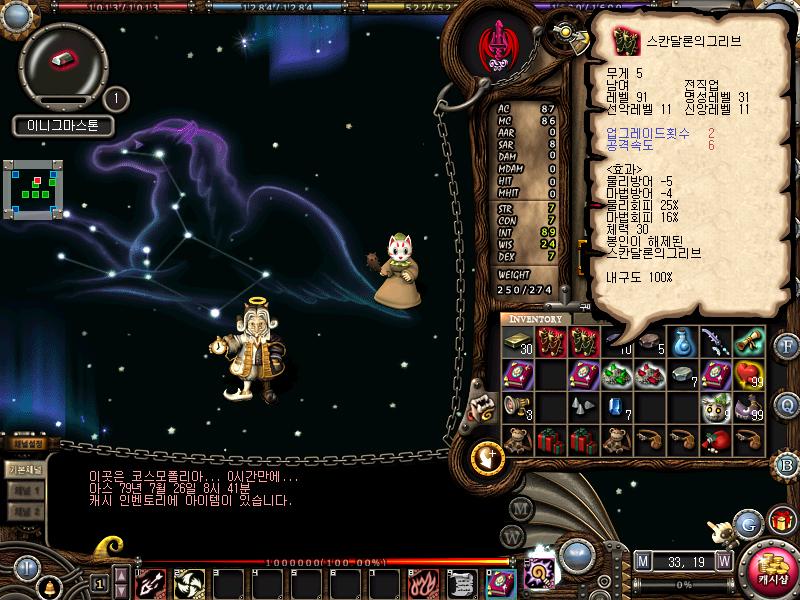This screenshot has height=600, width=800.
Task: Click the round Q button beside inventory
Action: click(x=788, y=404)
